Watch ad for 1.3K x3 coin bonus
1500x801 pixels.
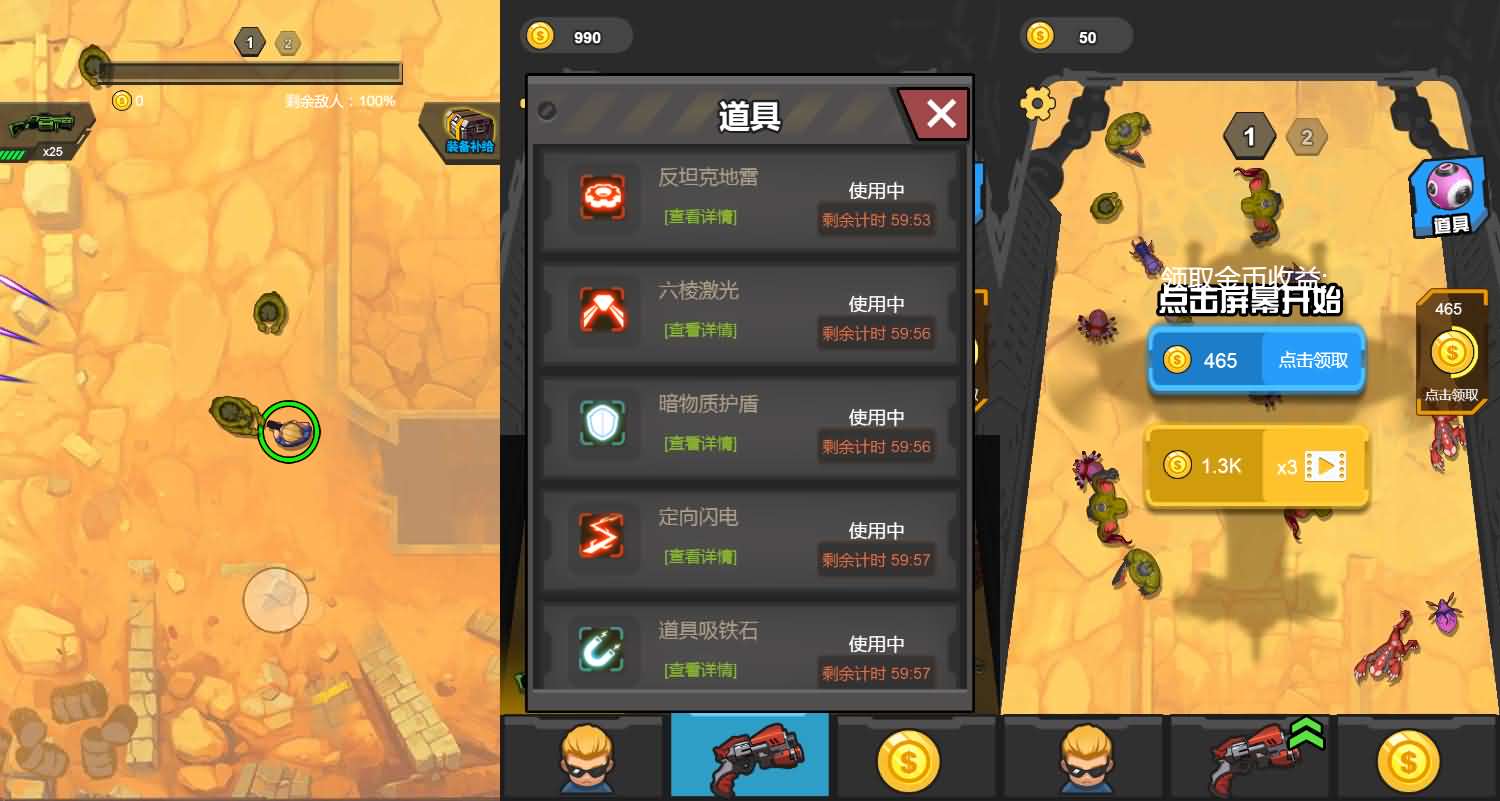1256,466
